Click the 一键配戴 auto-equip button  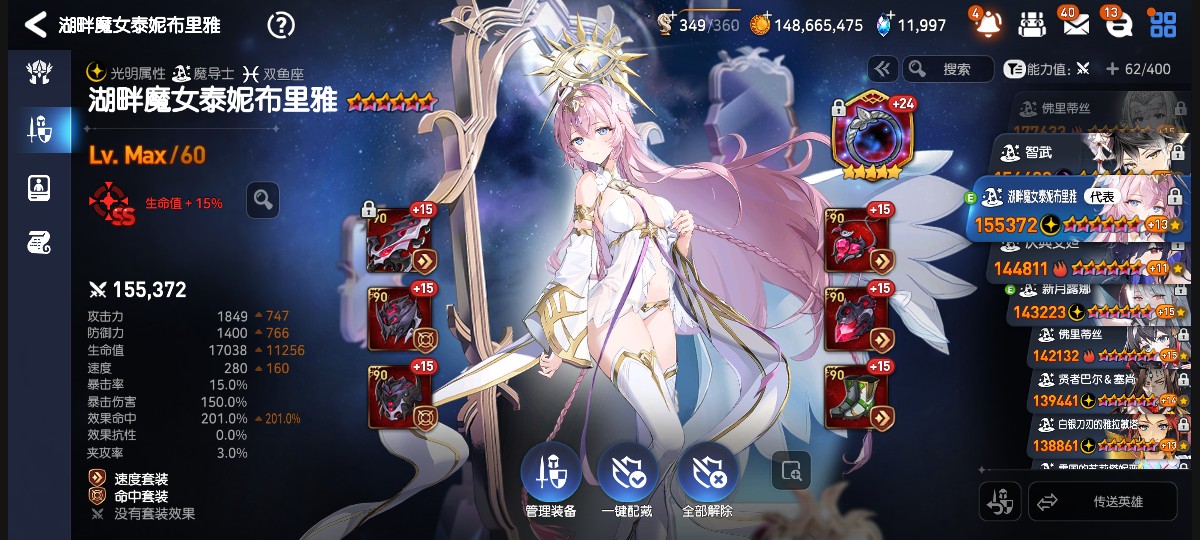627,478
